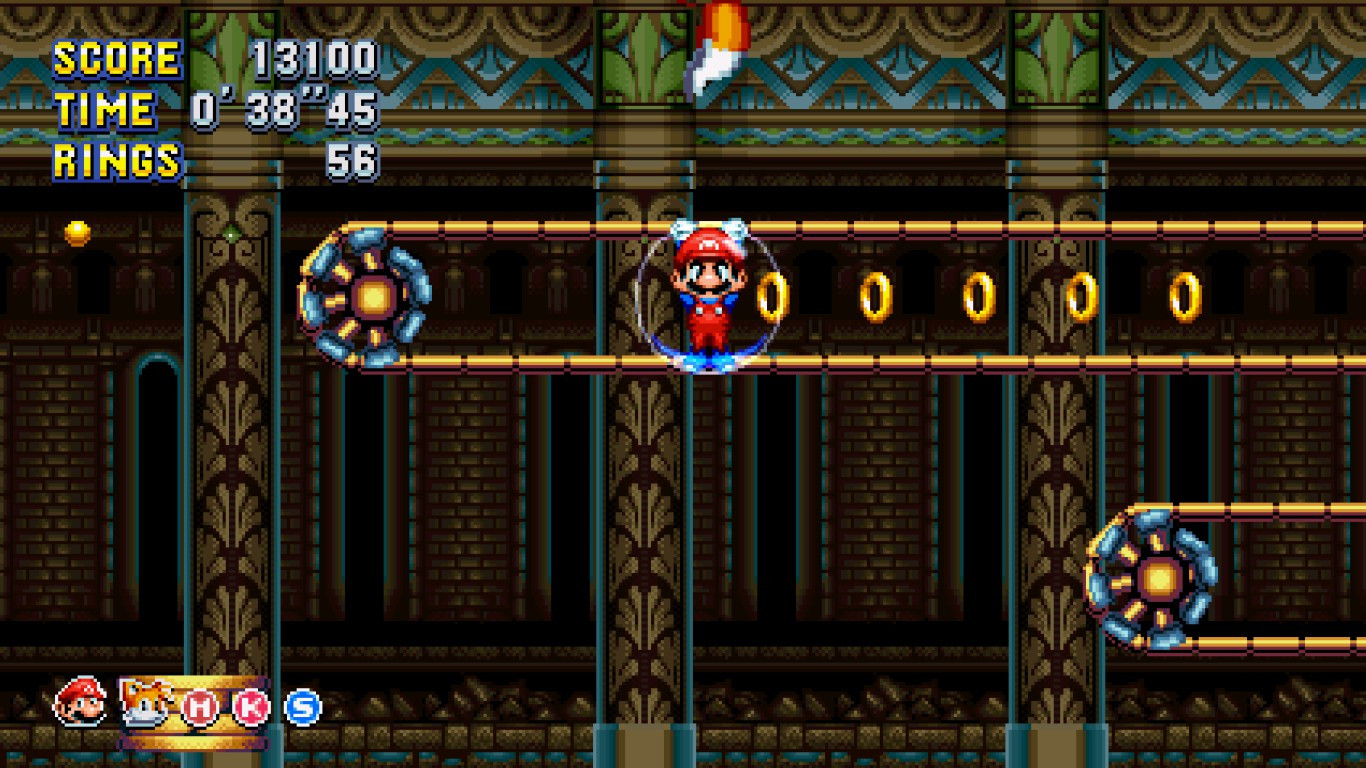Click the first gold ring beside Mario
The image size is (1366, 768).
[x=775, y=296]
